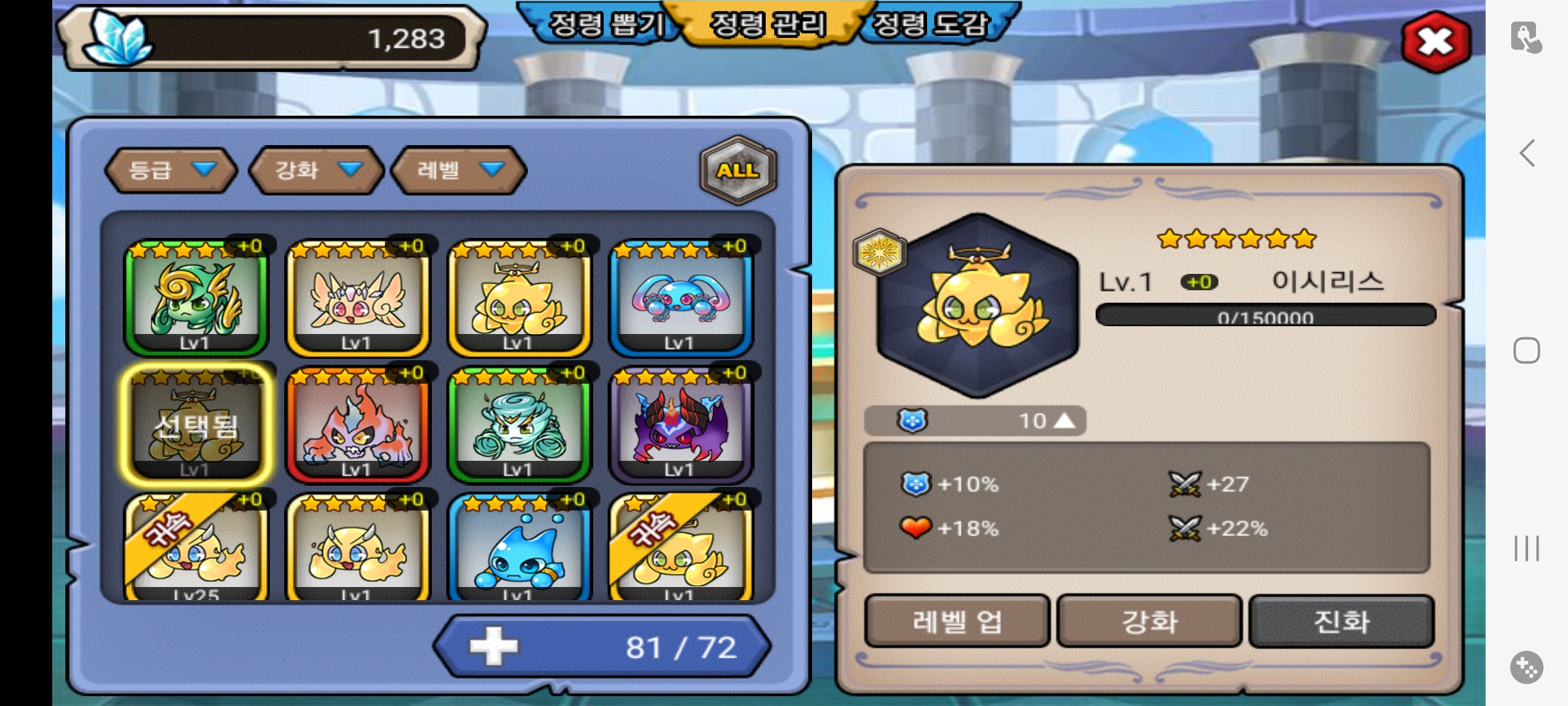
Task: Toggle the ALL filter hexagon button
Action: (738, 170)
